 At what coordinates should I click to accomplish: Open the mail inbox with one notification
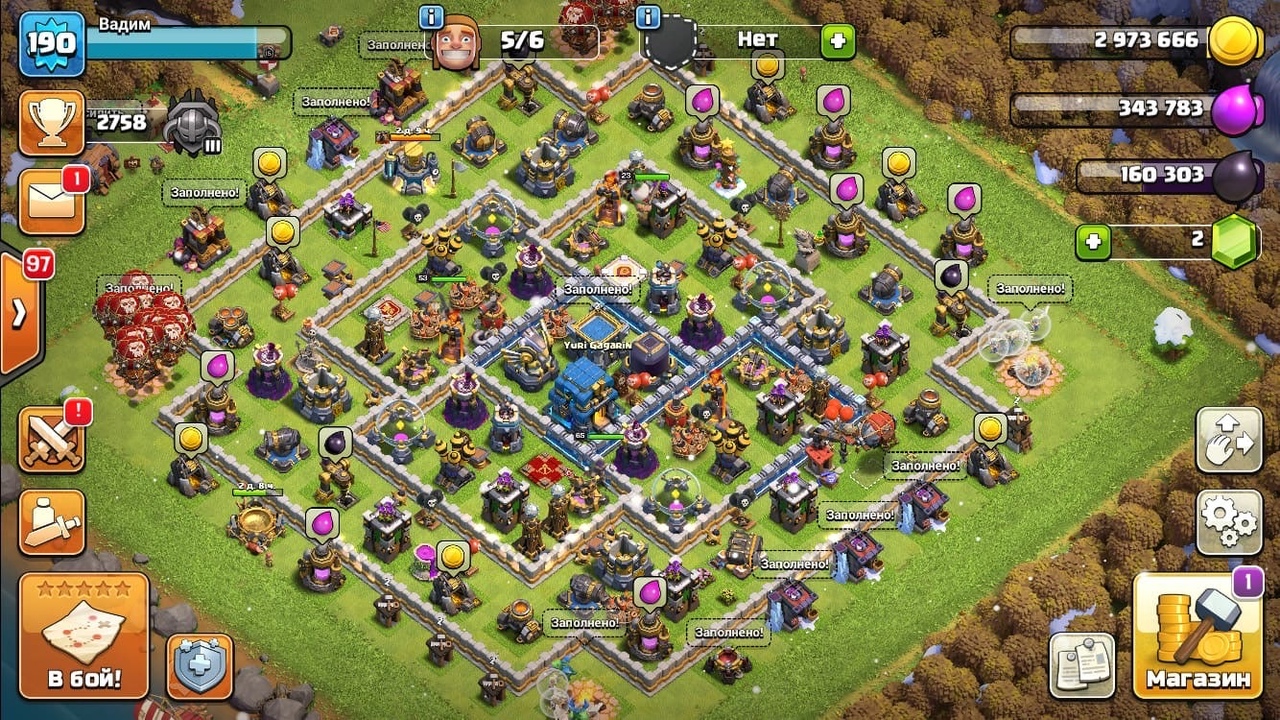(x=50, y=201)
